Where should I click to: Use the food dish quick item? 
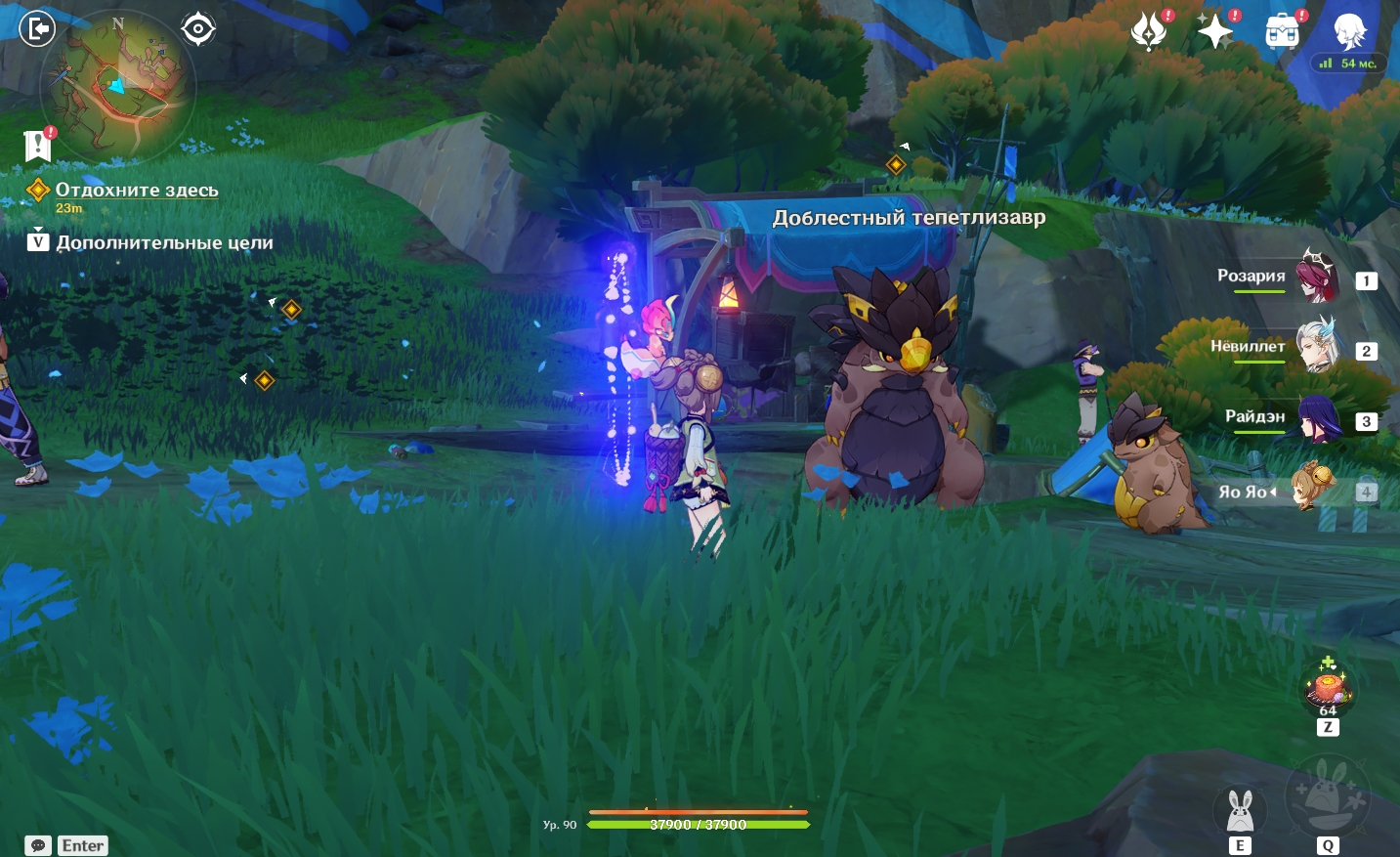coord(1328,687)
